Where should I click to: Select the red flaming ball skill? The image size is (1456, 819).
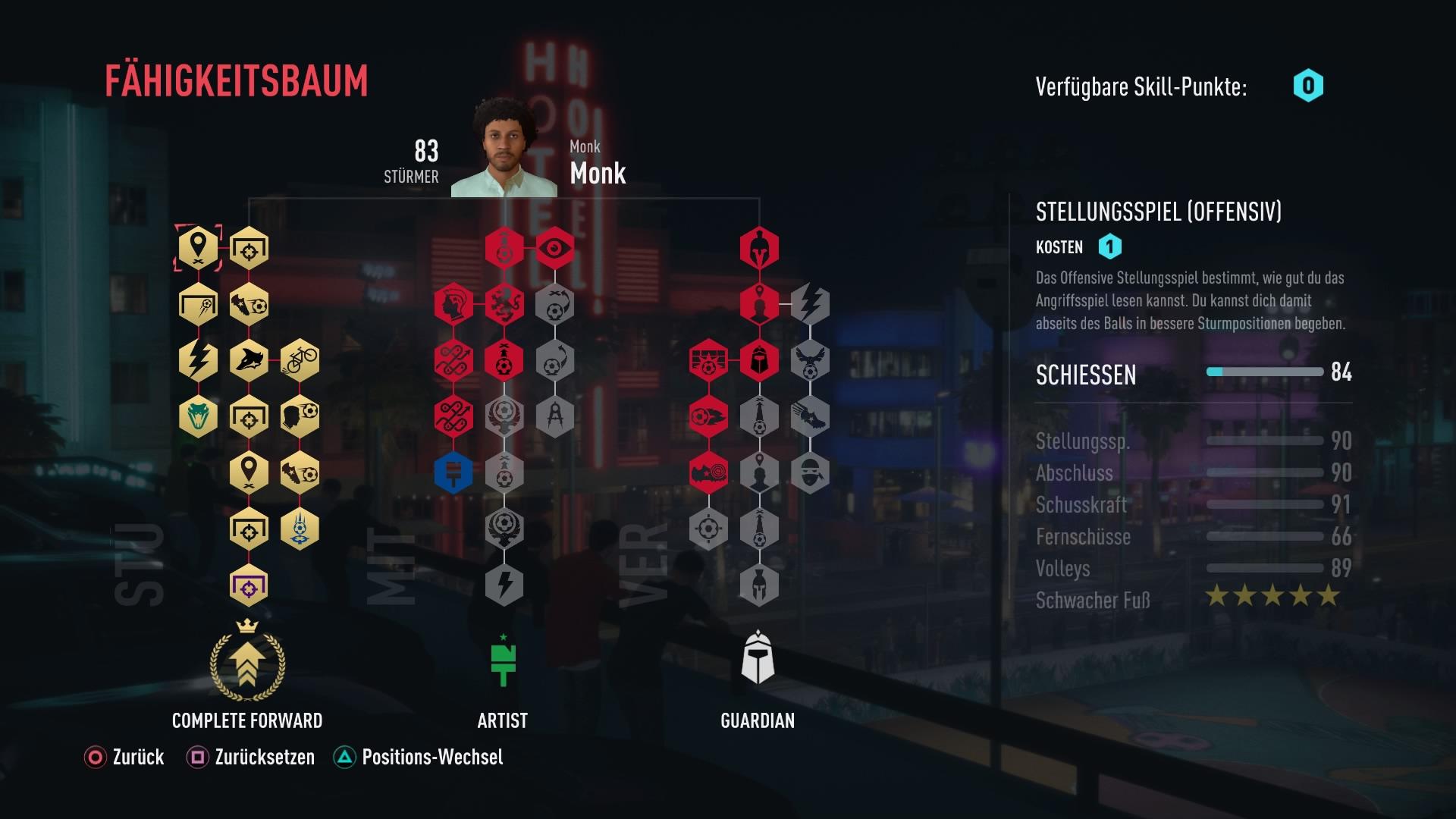point(708,416)
